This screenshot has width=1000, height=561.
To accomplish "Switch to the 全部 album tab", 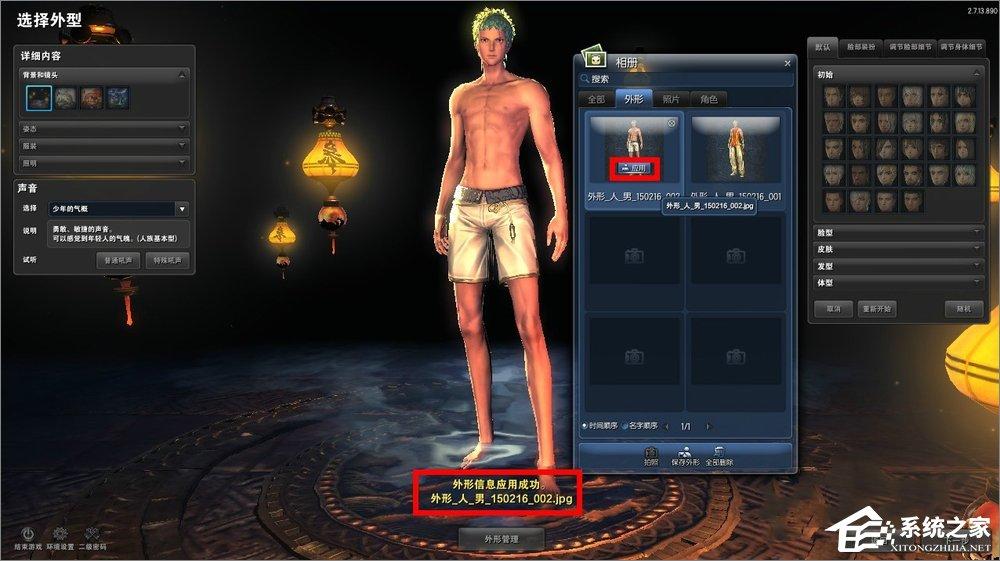I will pos(596,99).
